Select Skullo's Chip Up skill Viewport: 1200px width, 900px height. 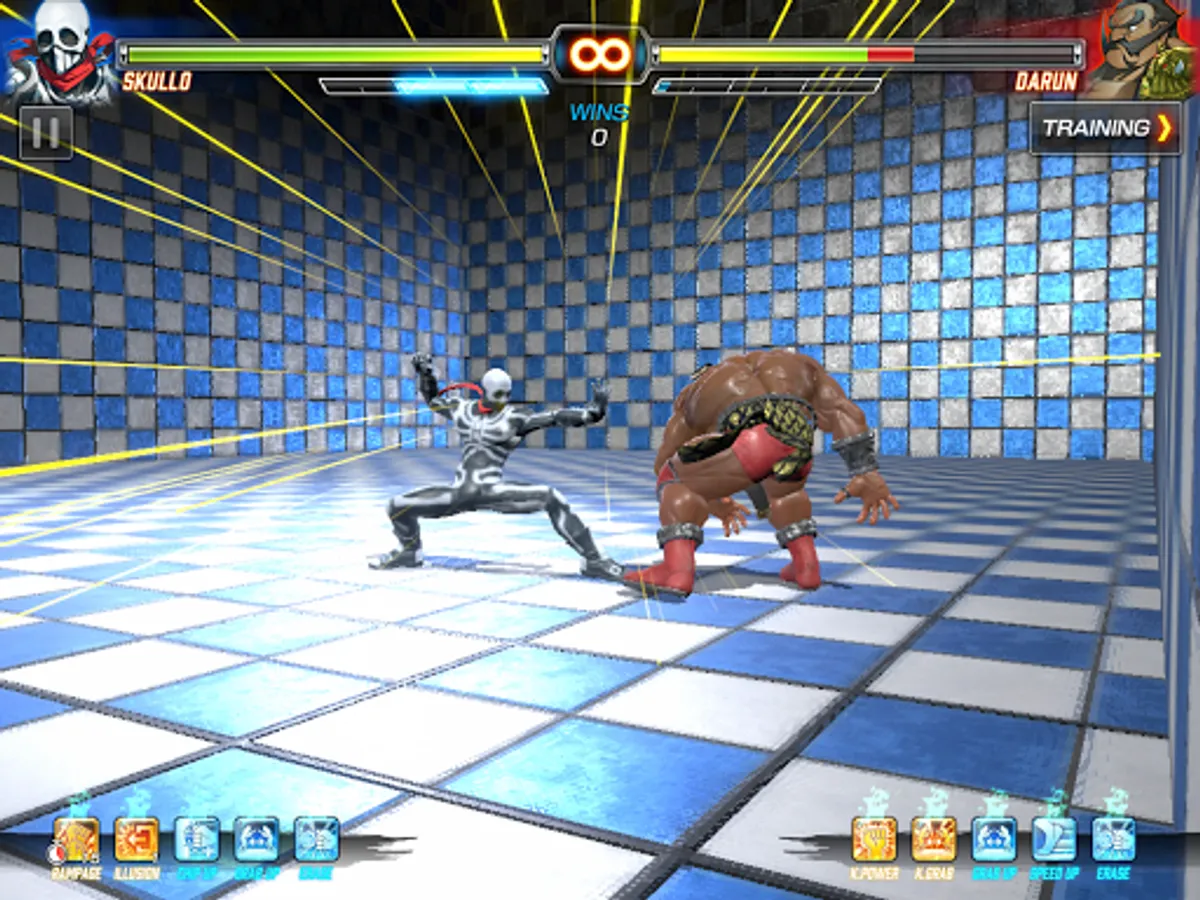coord(197,839)
